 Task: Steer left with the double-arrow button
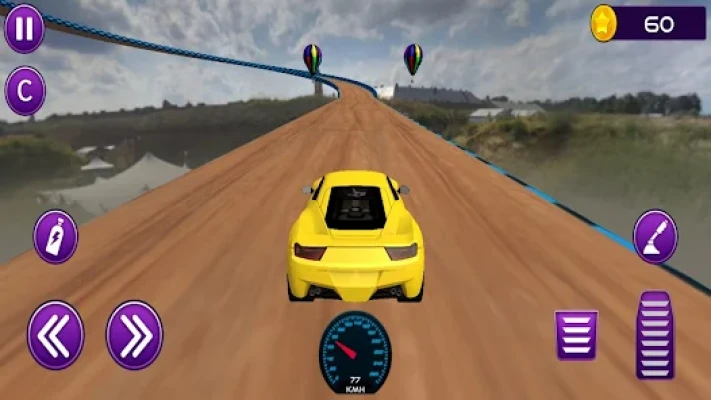56,335
